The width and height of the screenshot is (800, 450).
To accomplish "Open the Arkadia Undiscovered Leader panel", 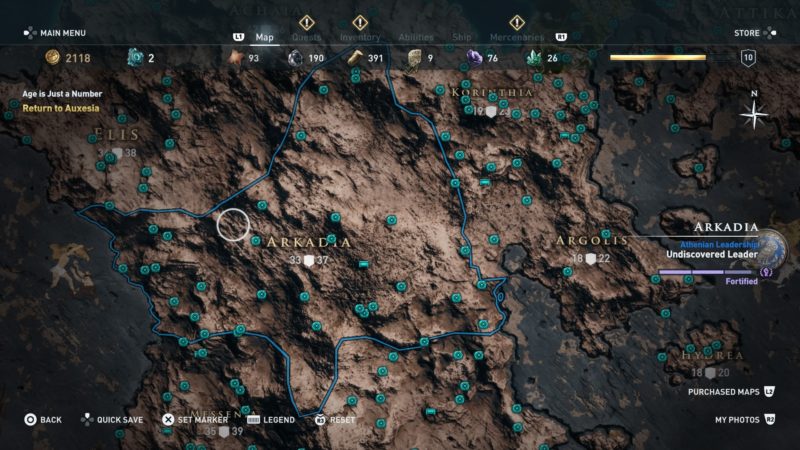I will [x=712, y=254].
